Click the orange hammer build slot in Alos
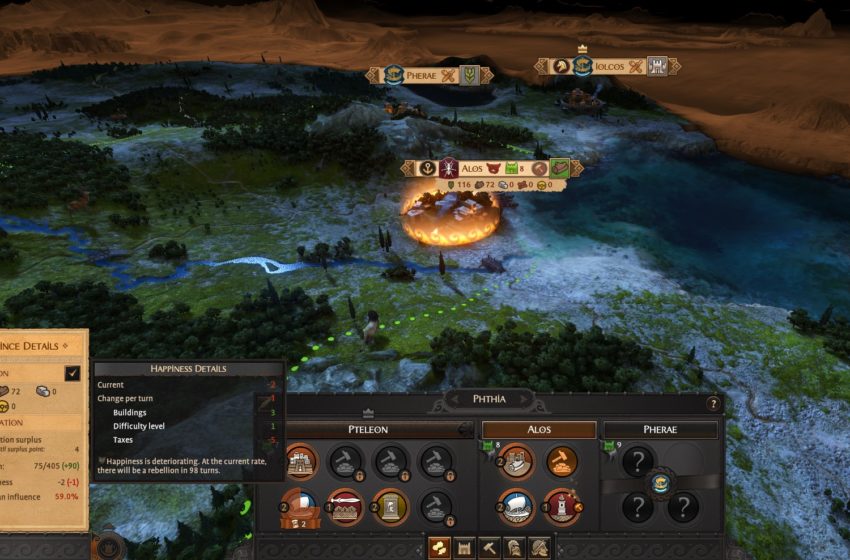This screenshot has height=560, width=850. (562, 461)
